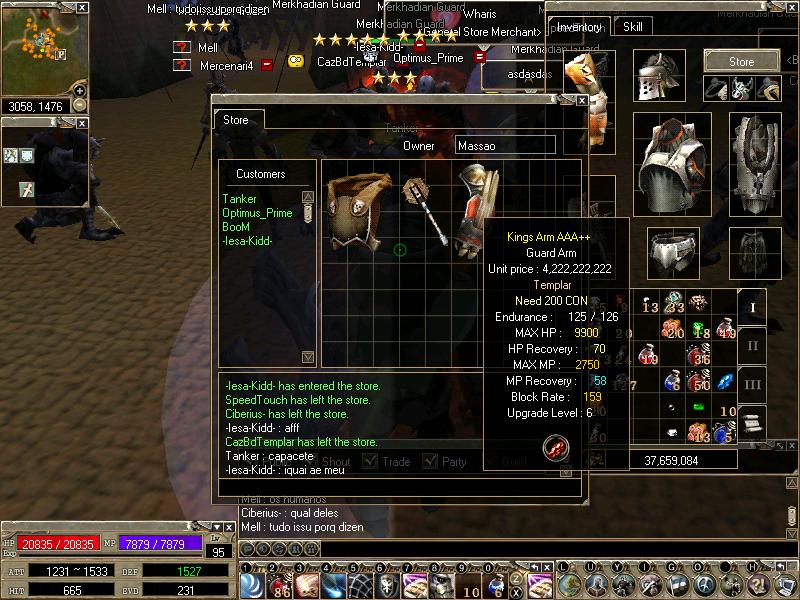Switch to the Skill tab
Screen dimensions: 800x600
pyautogui.click(x=632, y=28)
